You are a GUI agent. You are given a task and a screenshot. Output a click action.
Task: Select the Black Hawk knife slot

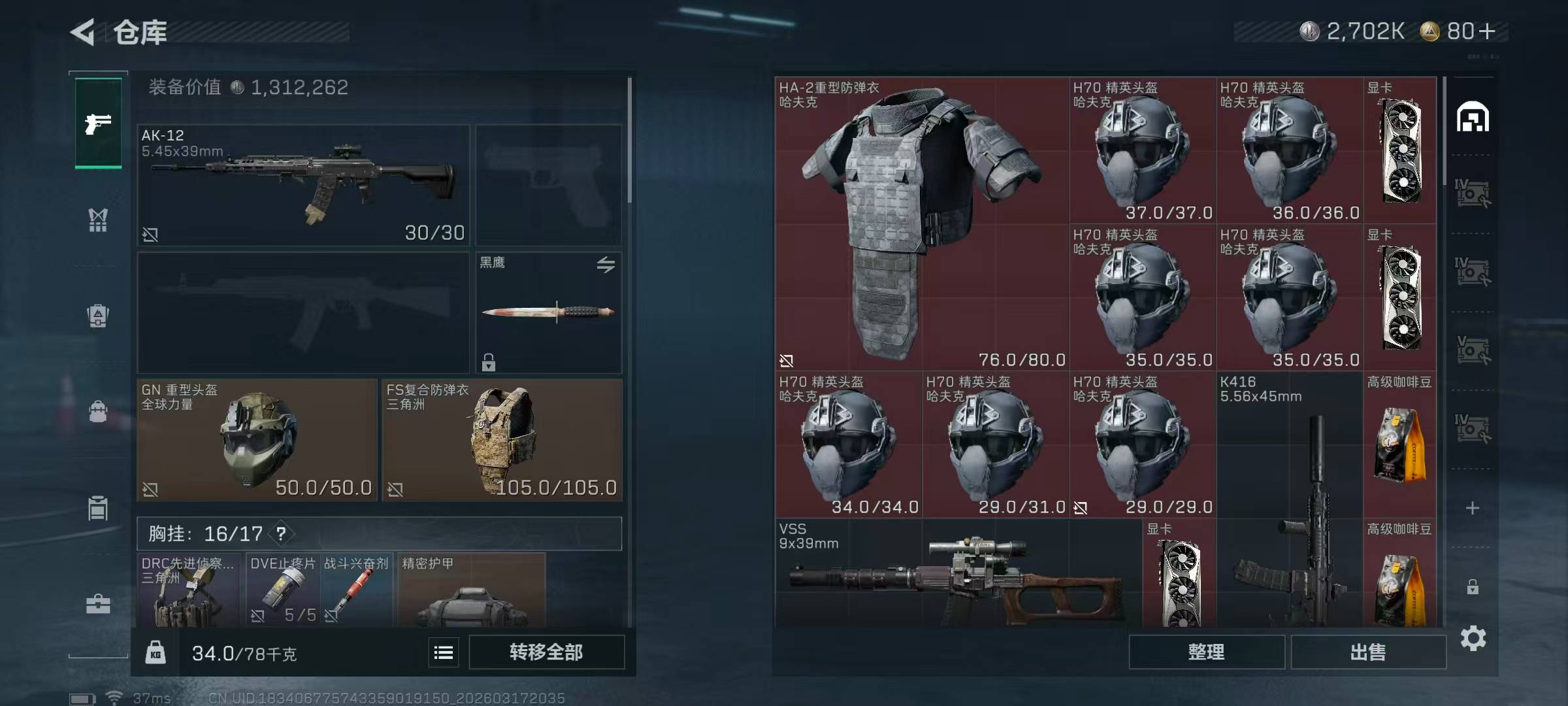tap(548, 312)
